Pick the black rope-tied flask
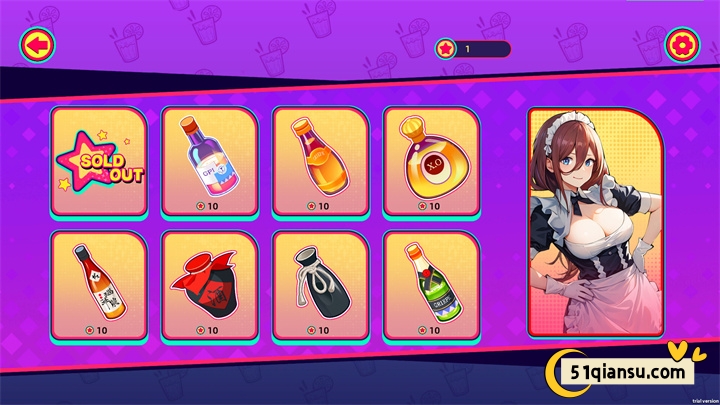 point(321,286)
